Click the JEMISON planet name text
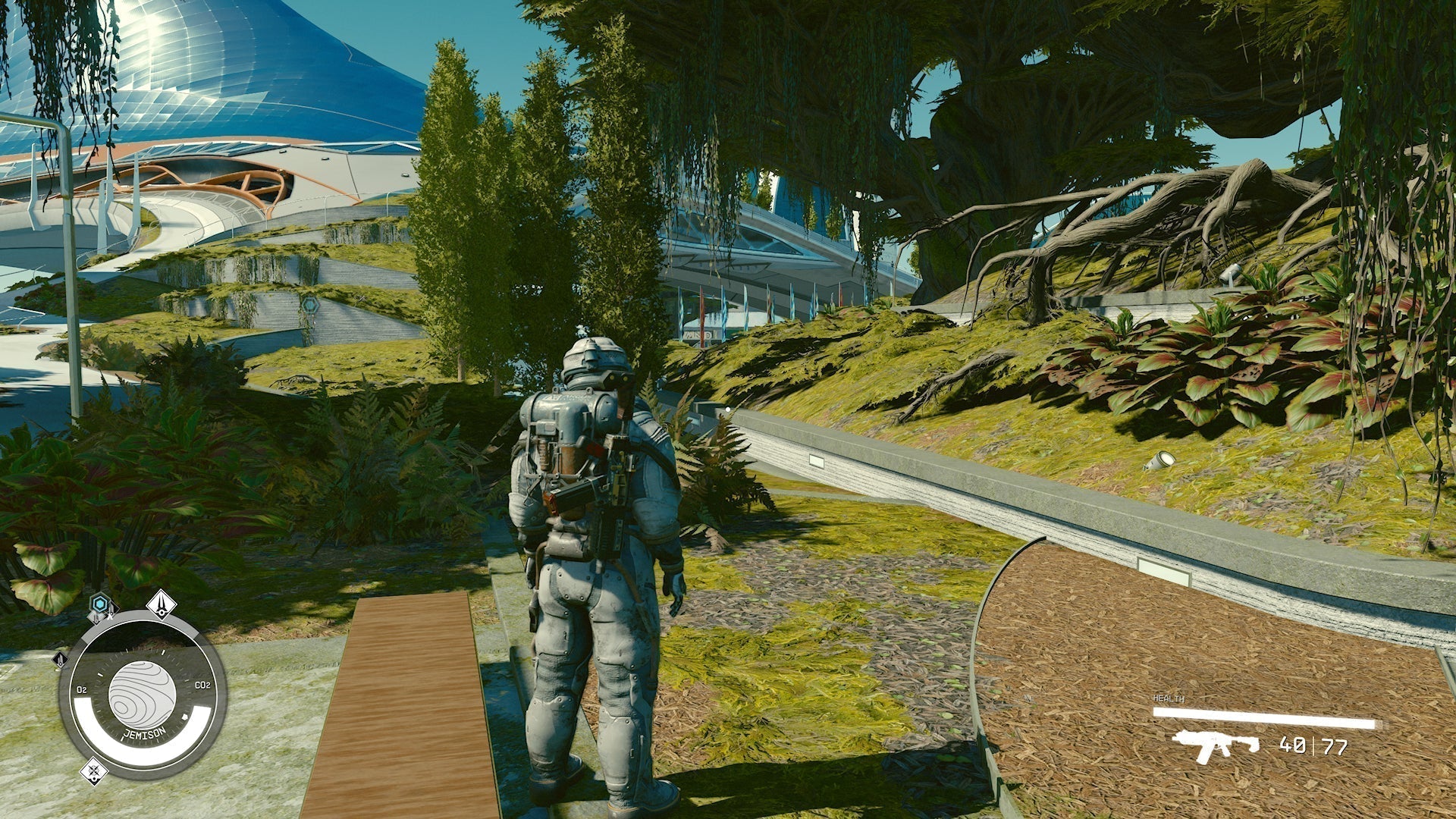1456x819 pixels. (144, 732)
